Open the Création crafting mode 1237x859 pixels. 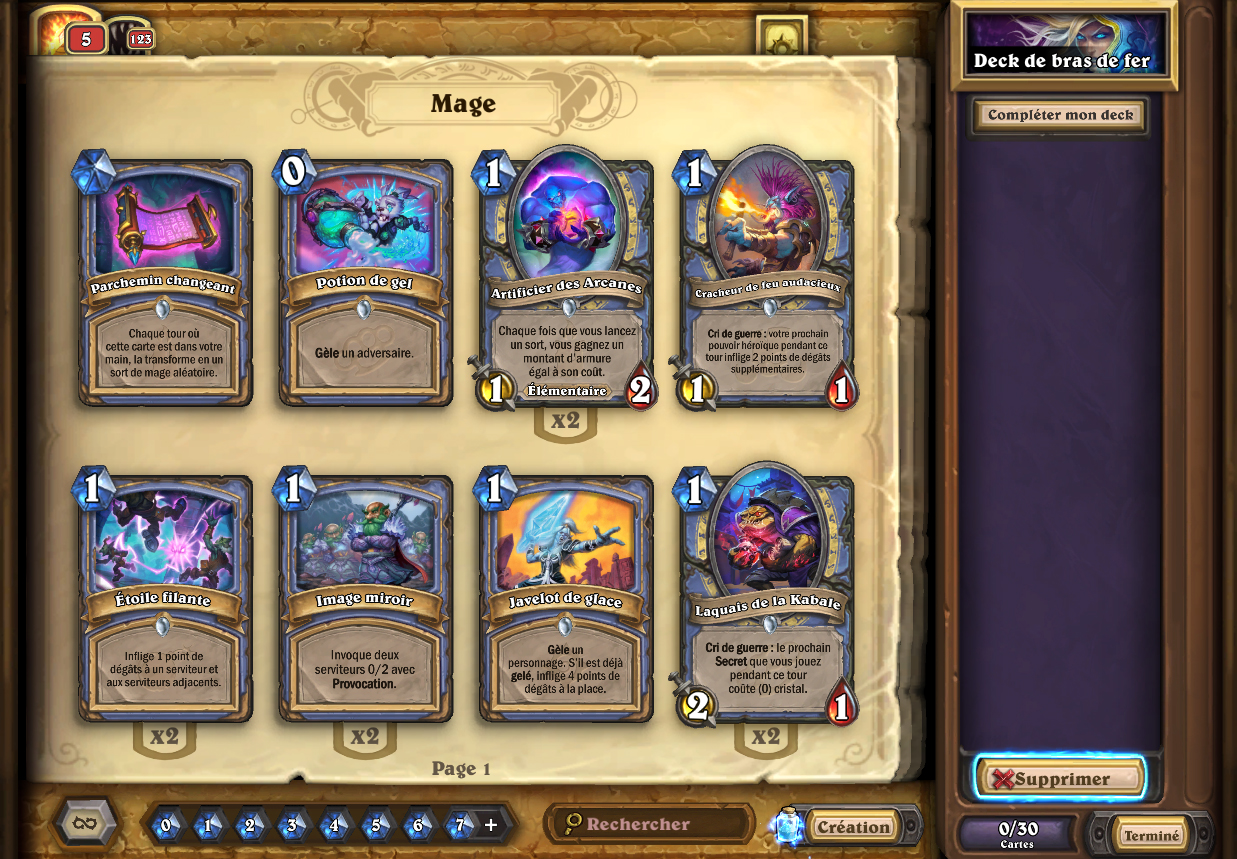pos(852,827)
